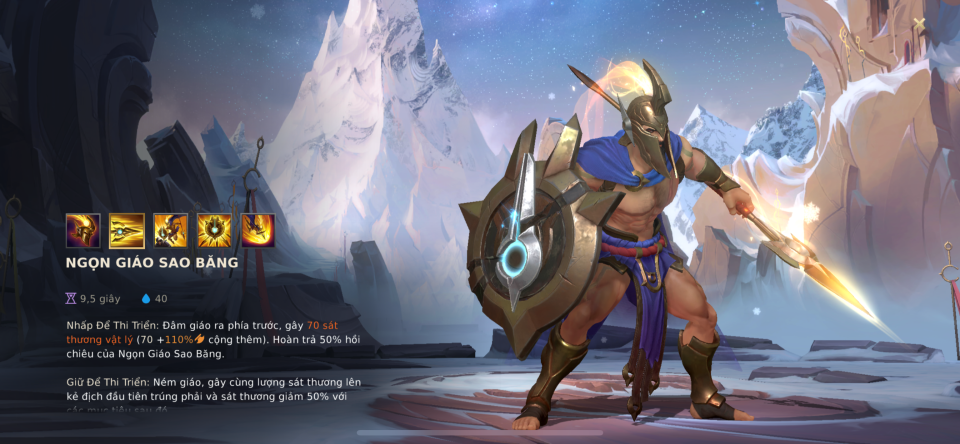Open the flaming meteor dive ultimate ability
Viewport: 960px width, 444px height.
pyautogui.click(x=258, y=231)
